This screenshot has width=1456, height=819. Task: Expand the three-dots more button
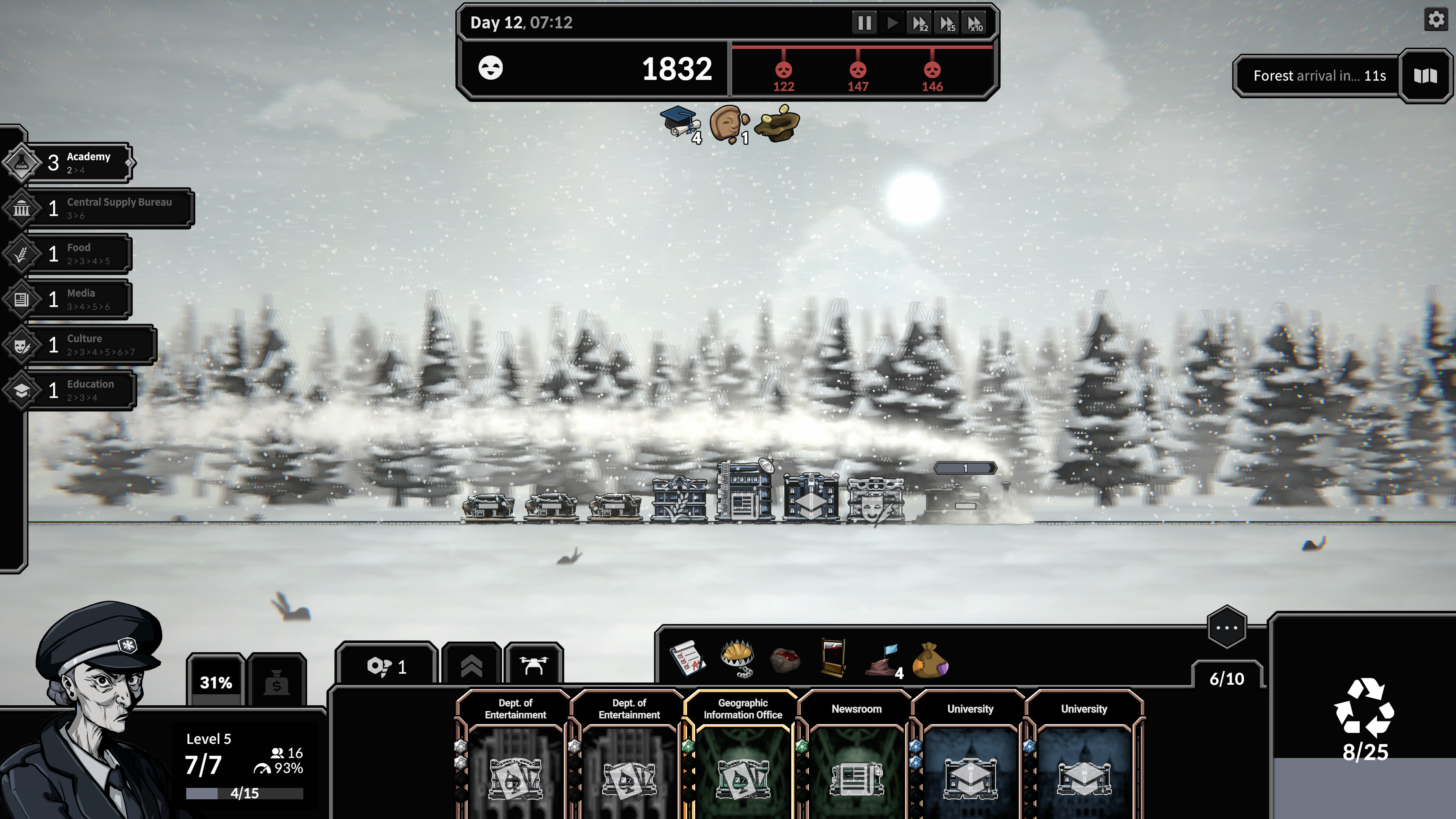[1227, 628]
